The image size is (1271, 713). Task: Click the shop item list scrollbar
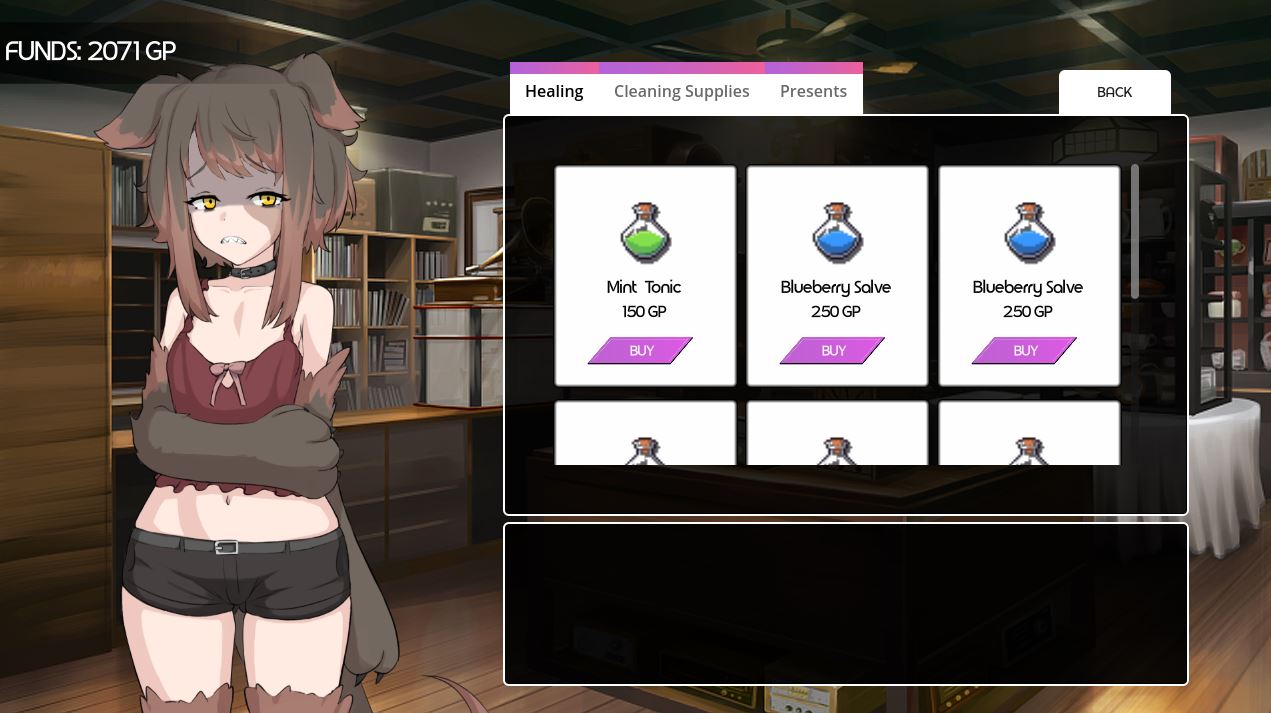click(x=1135, y=231)
